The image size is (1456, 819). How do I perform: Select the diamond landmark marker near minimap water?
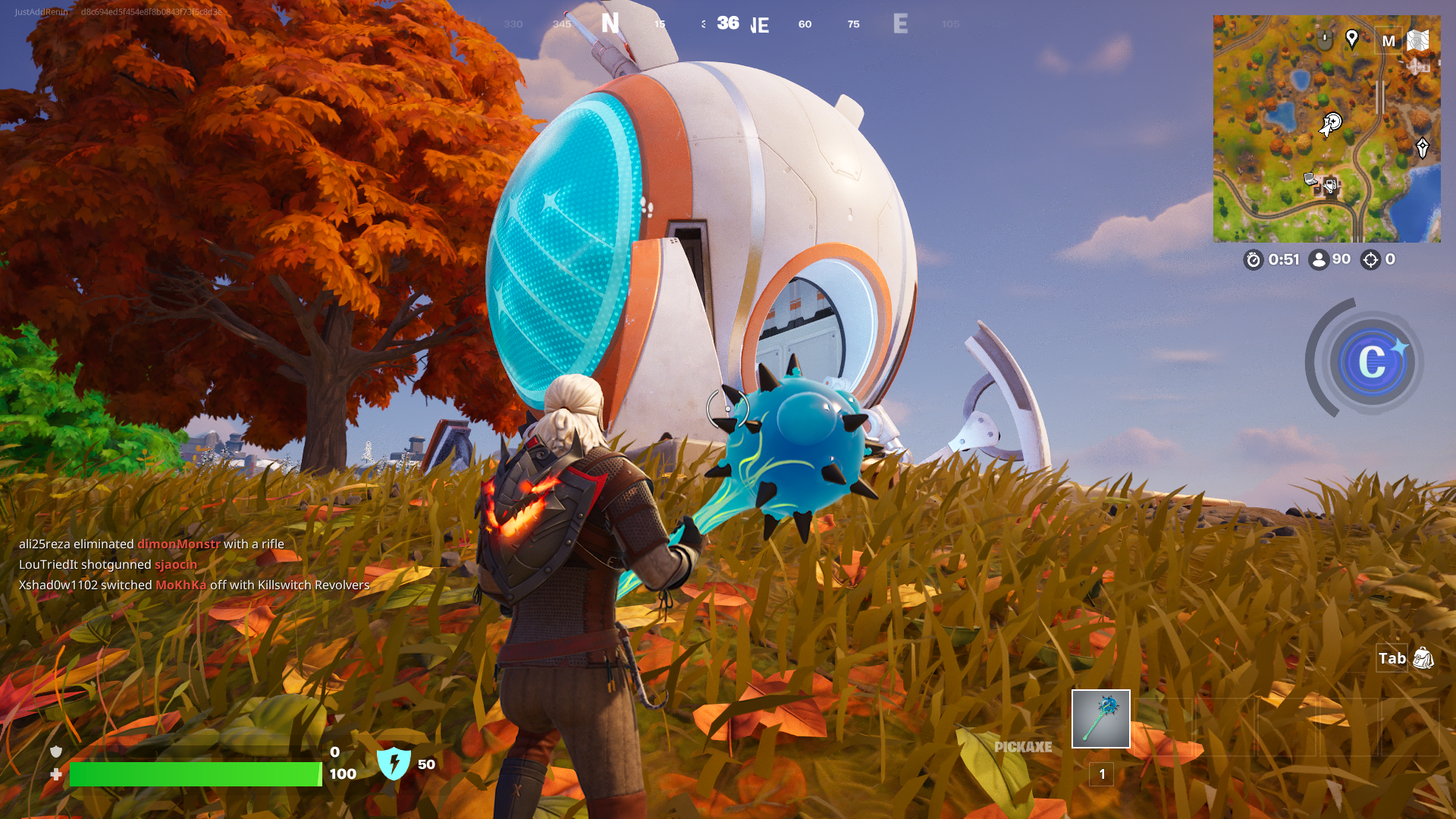[1423, 147]
